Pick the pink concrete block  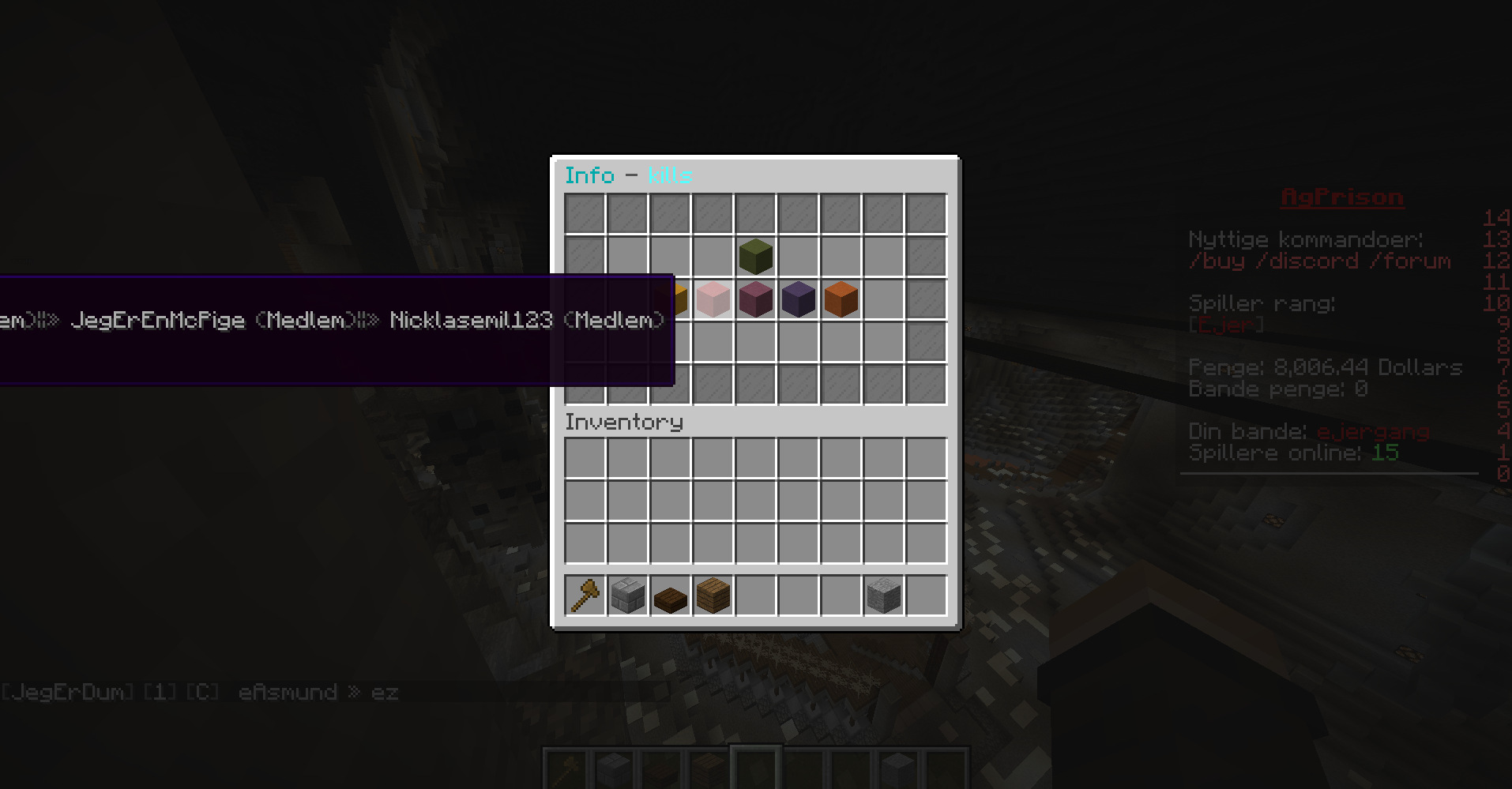(x=713, y=299)
